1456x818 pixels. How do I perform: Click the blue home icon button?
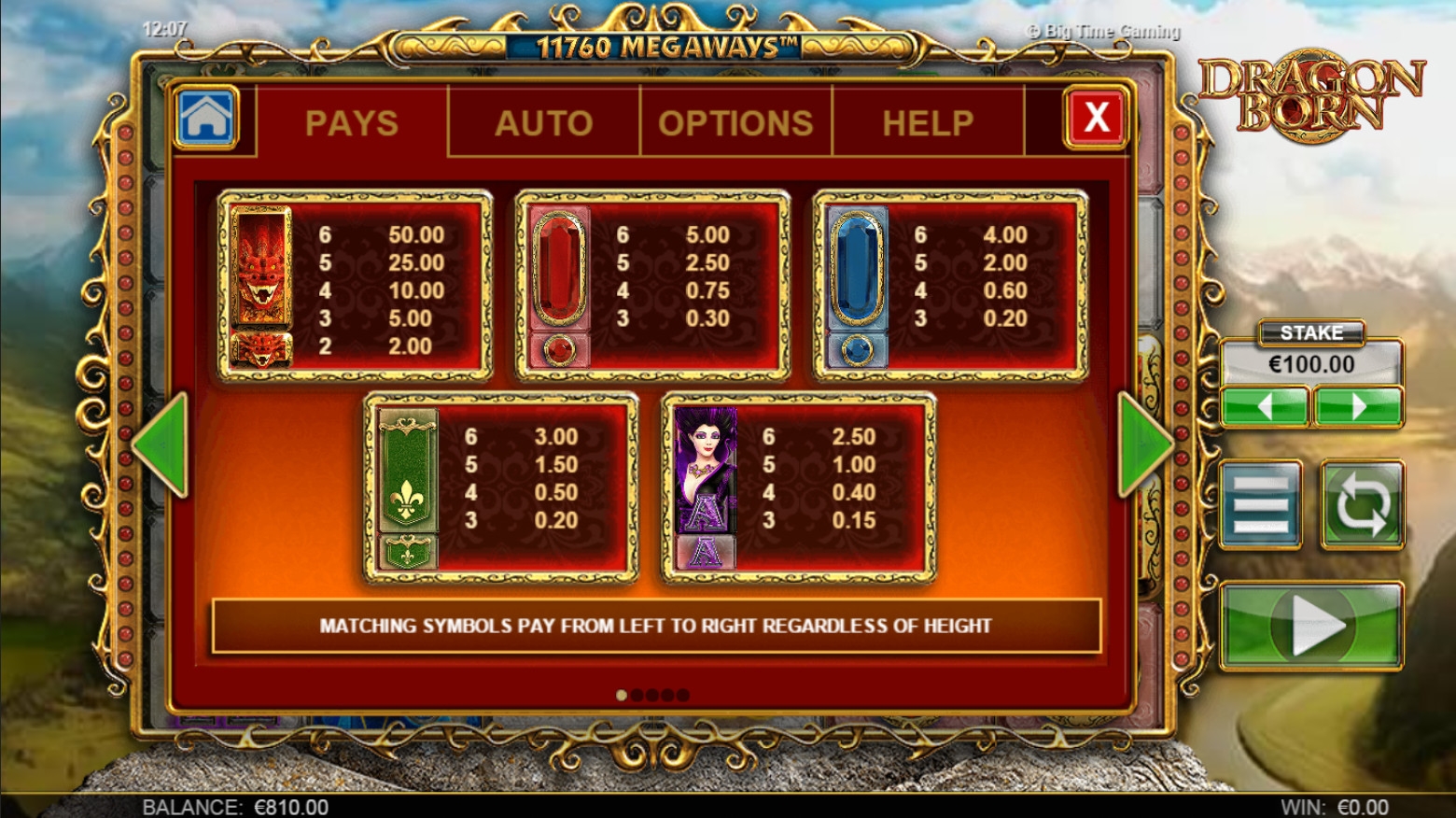click(x=206, y=118)
